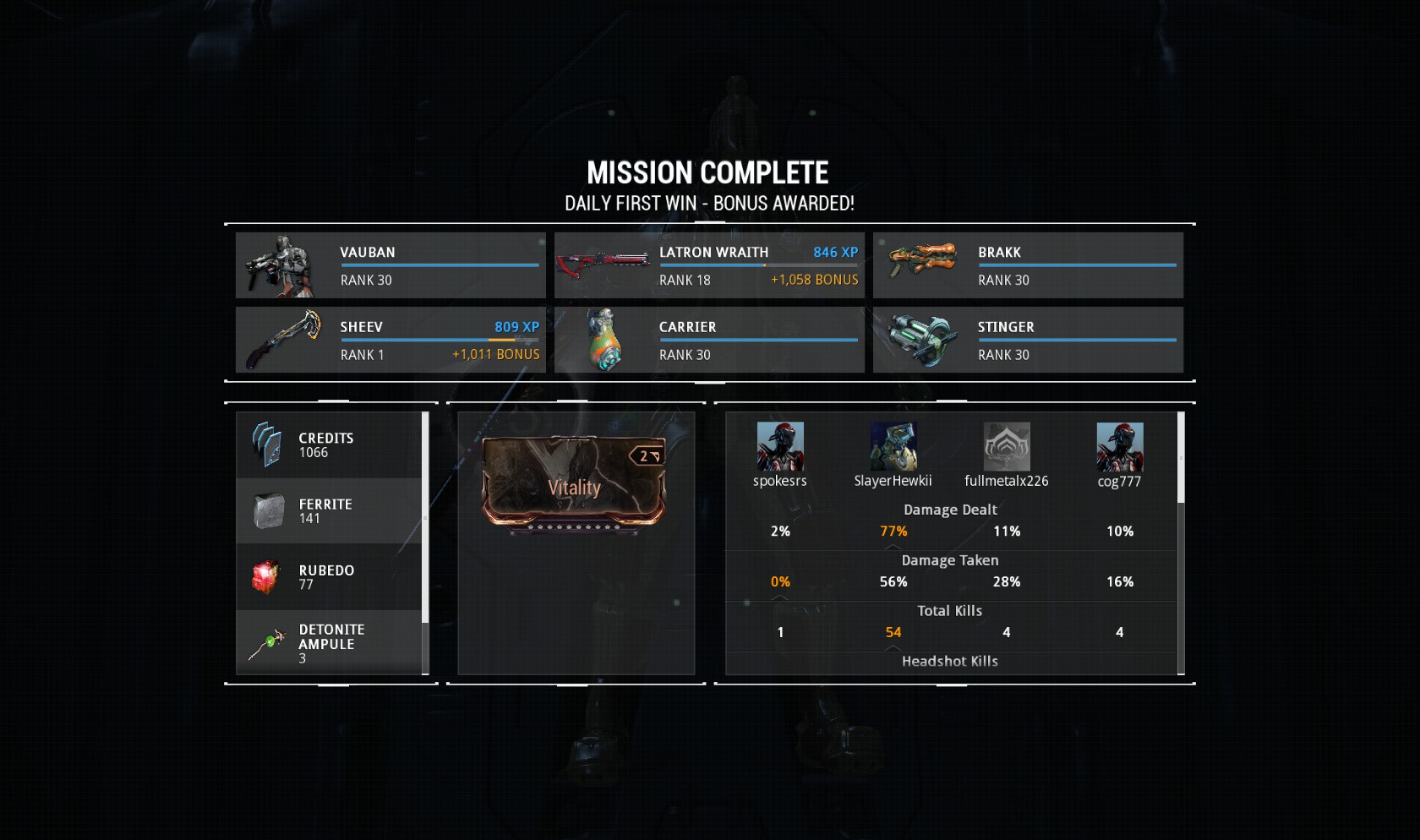
Task: Select SlayerHewkii's player avatar
Action: pos(893,447)
